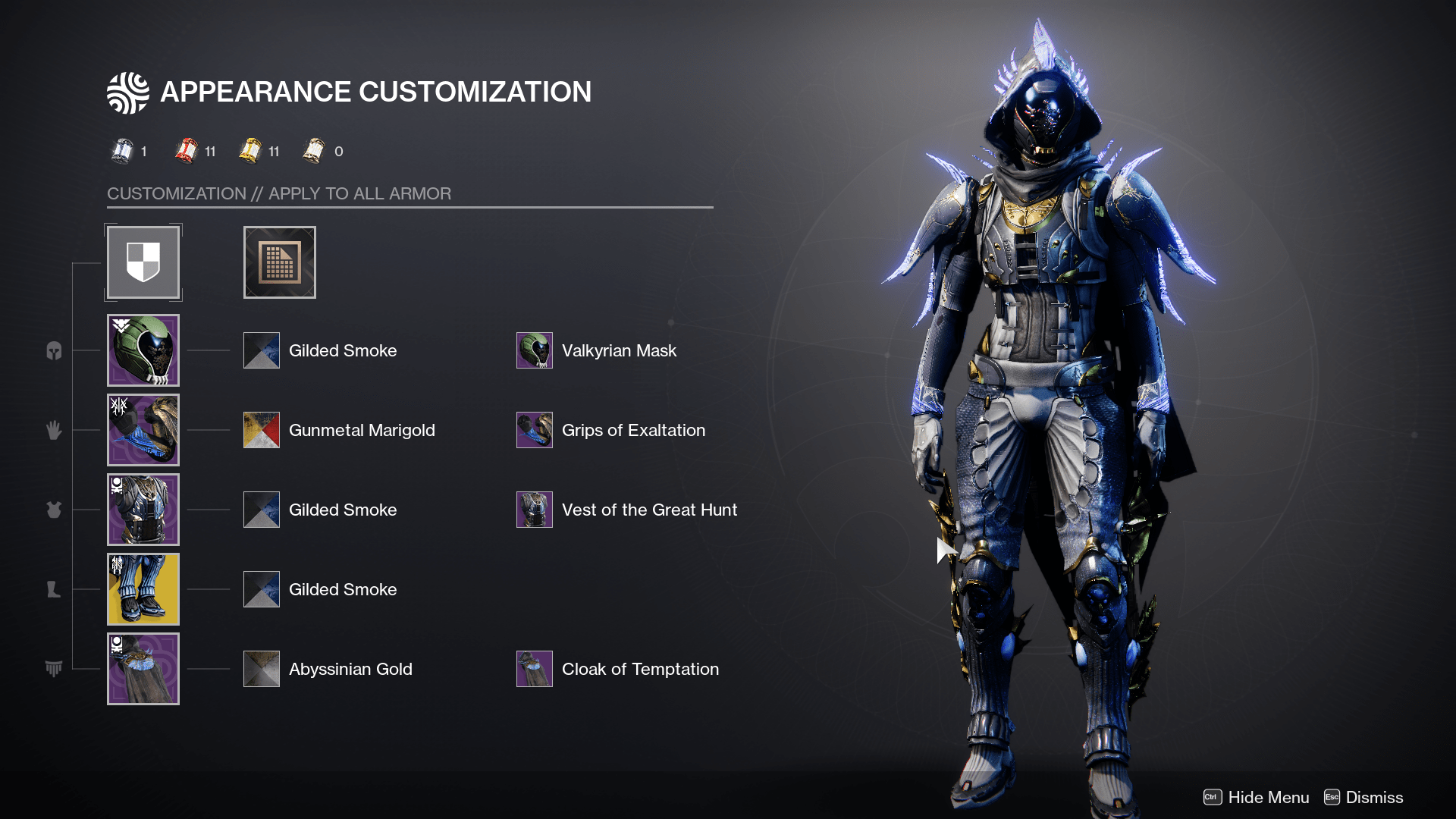
Task: Open the chest armor vest slot
Action: (143, 510)
